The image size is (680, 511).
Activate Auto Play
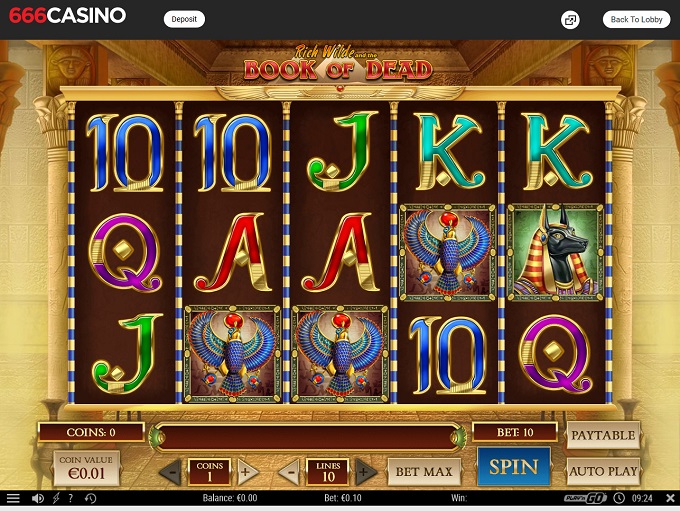click(x=602, y=470)
